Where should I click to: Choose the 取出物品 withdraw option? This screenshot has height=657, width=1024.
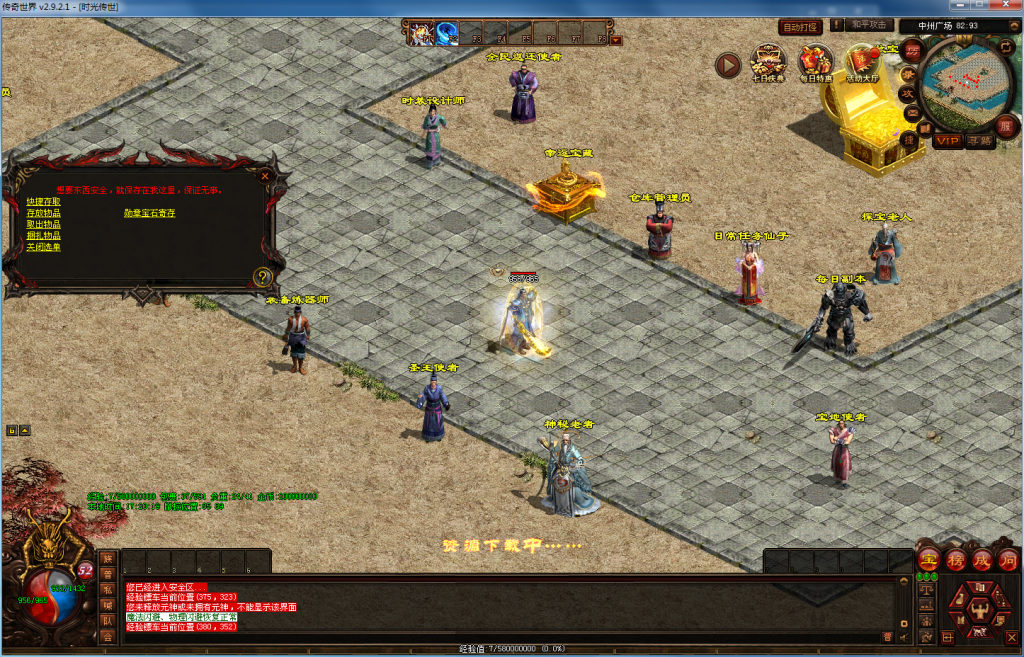43,224
